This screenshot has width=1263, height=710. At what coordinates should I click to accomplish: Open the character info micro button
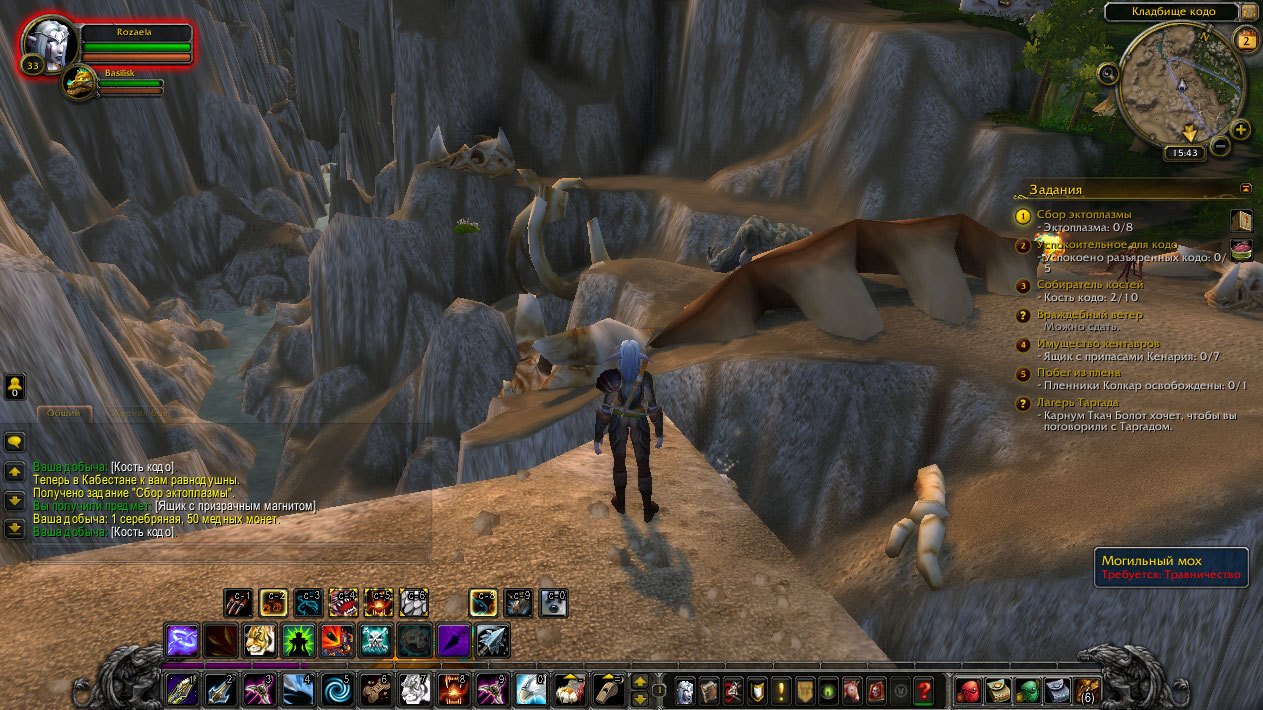tap(685, 689)
